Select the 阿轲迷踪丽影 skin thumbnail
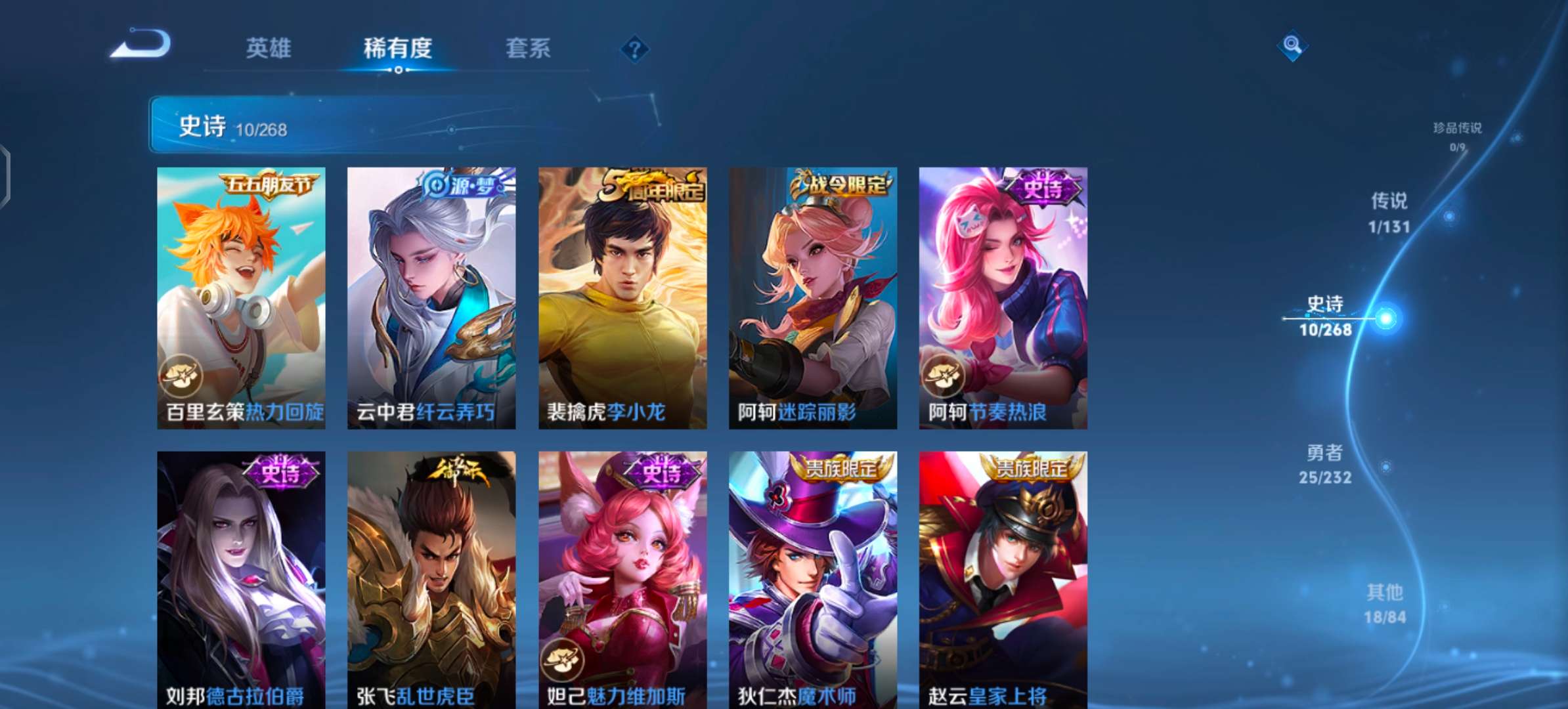 811,295
